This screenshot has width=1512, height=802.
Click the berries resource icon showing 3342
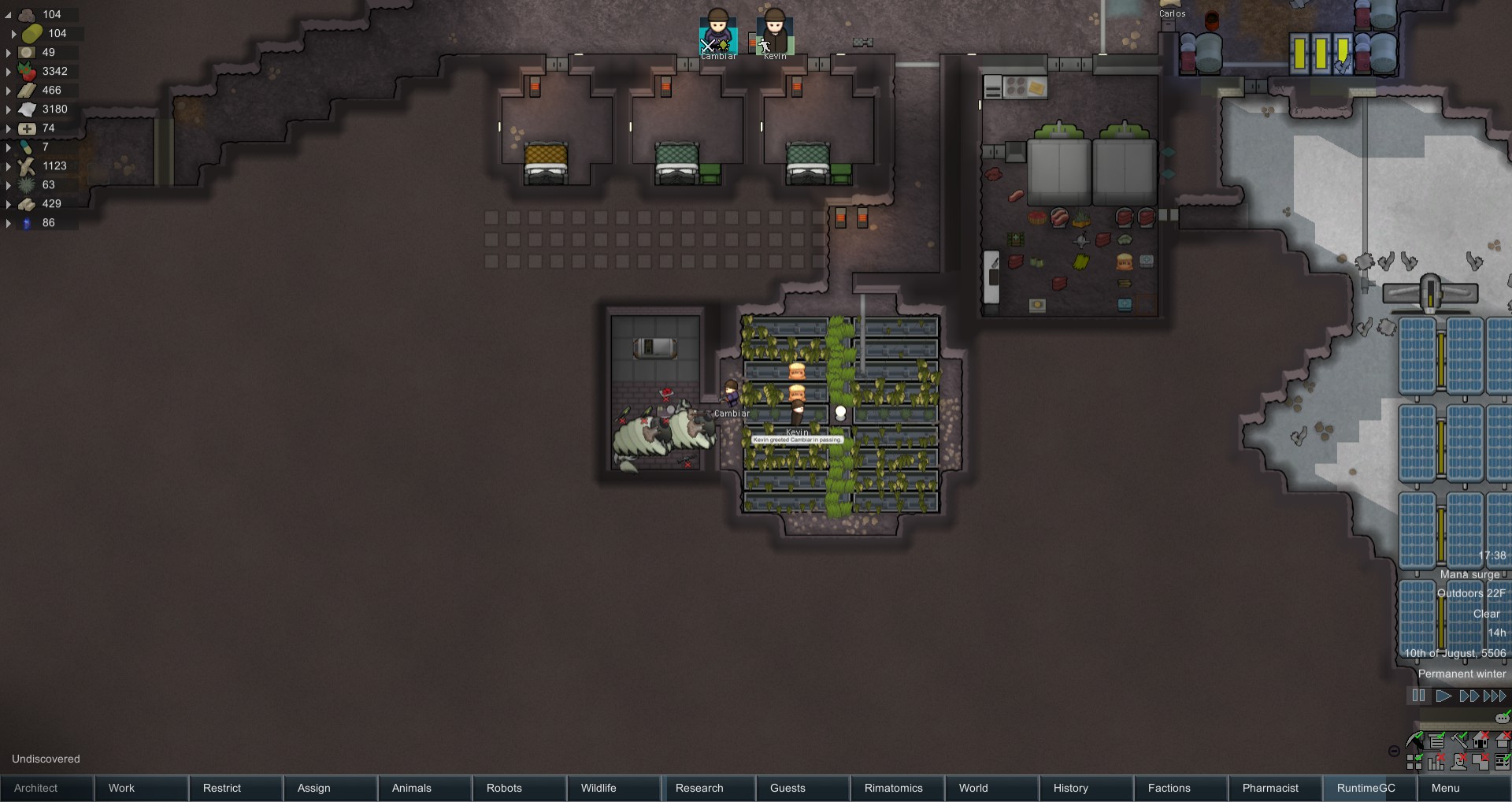tap(28, 72)
